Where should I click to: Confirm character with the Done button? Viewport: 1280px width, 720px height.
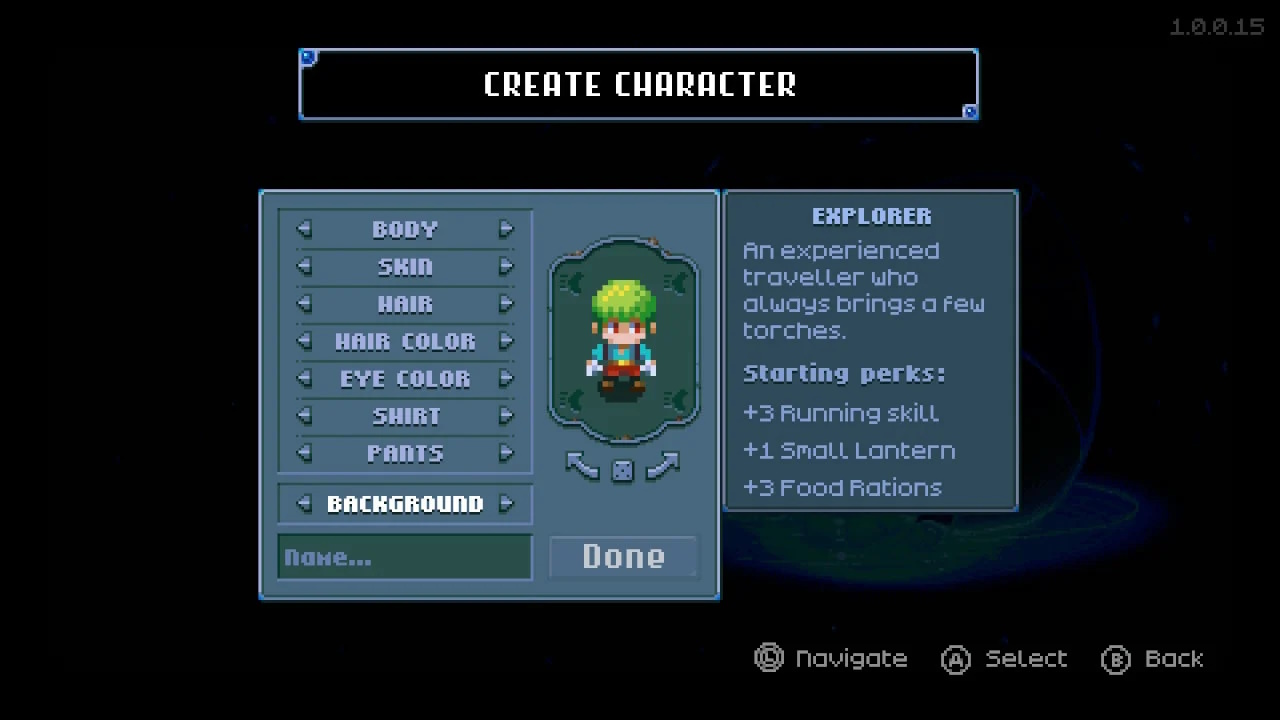(x=623, y=557)
